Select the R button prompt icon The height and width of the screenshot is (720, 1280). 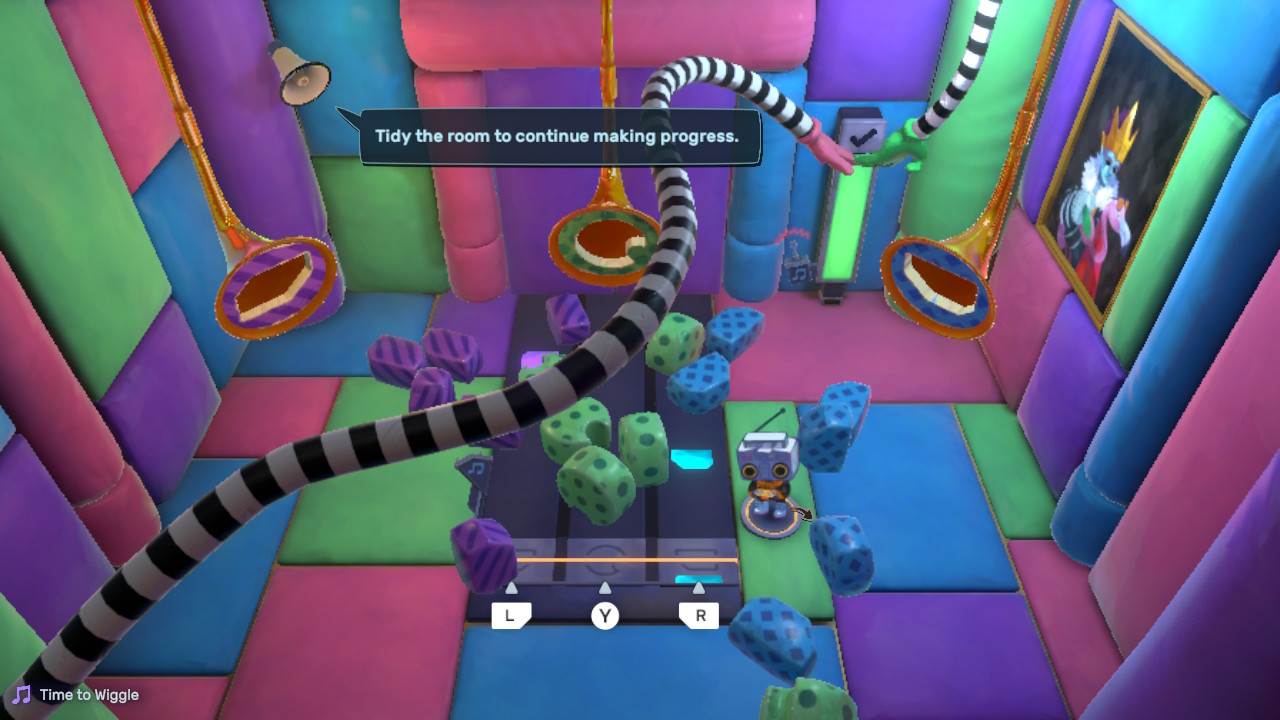(698, 615)
